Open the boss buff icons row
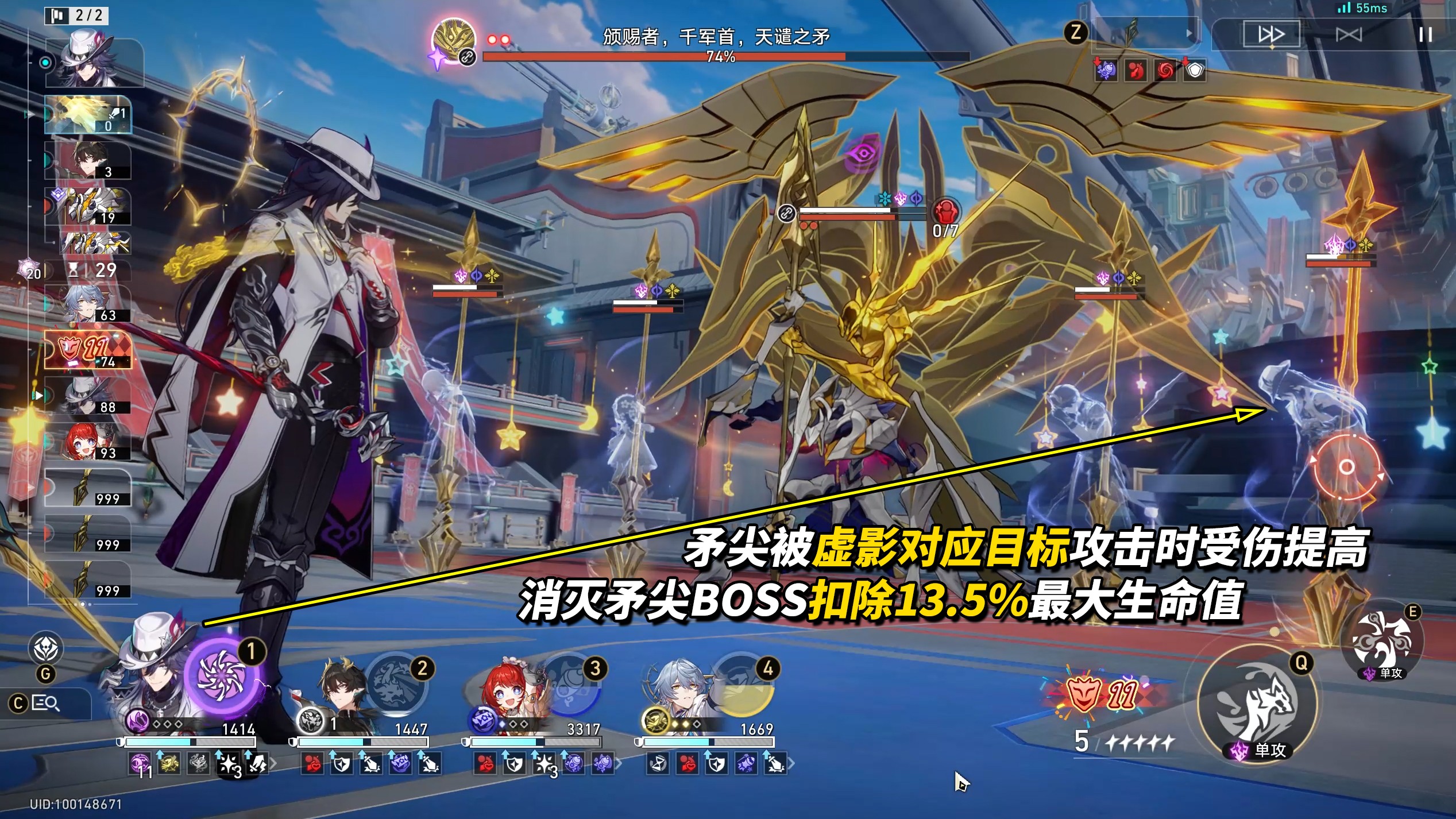 pos(1150,71)
